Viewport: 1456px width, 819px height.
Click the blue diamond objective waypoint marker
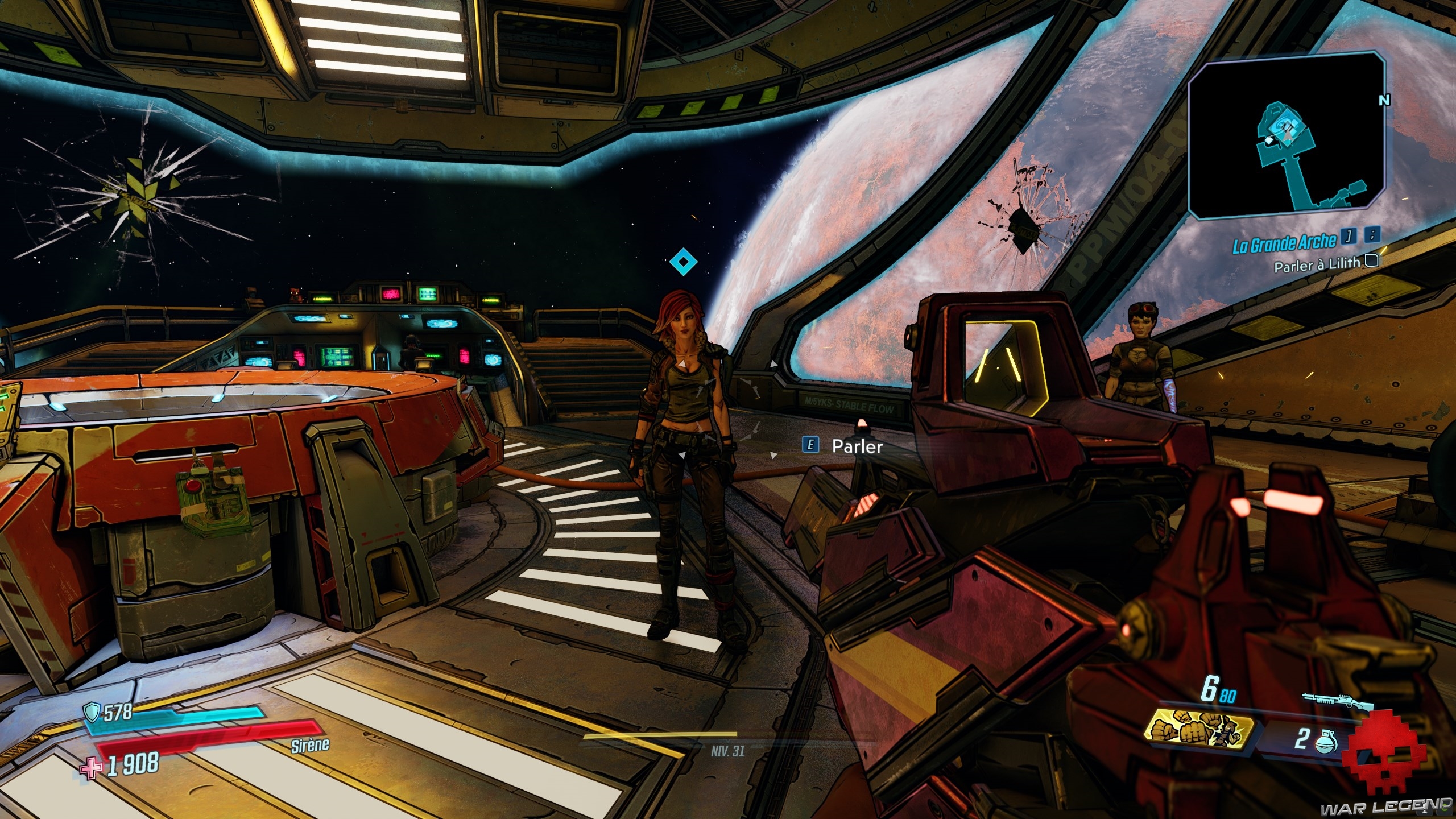pos(683,262)
